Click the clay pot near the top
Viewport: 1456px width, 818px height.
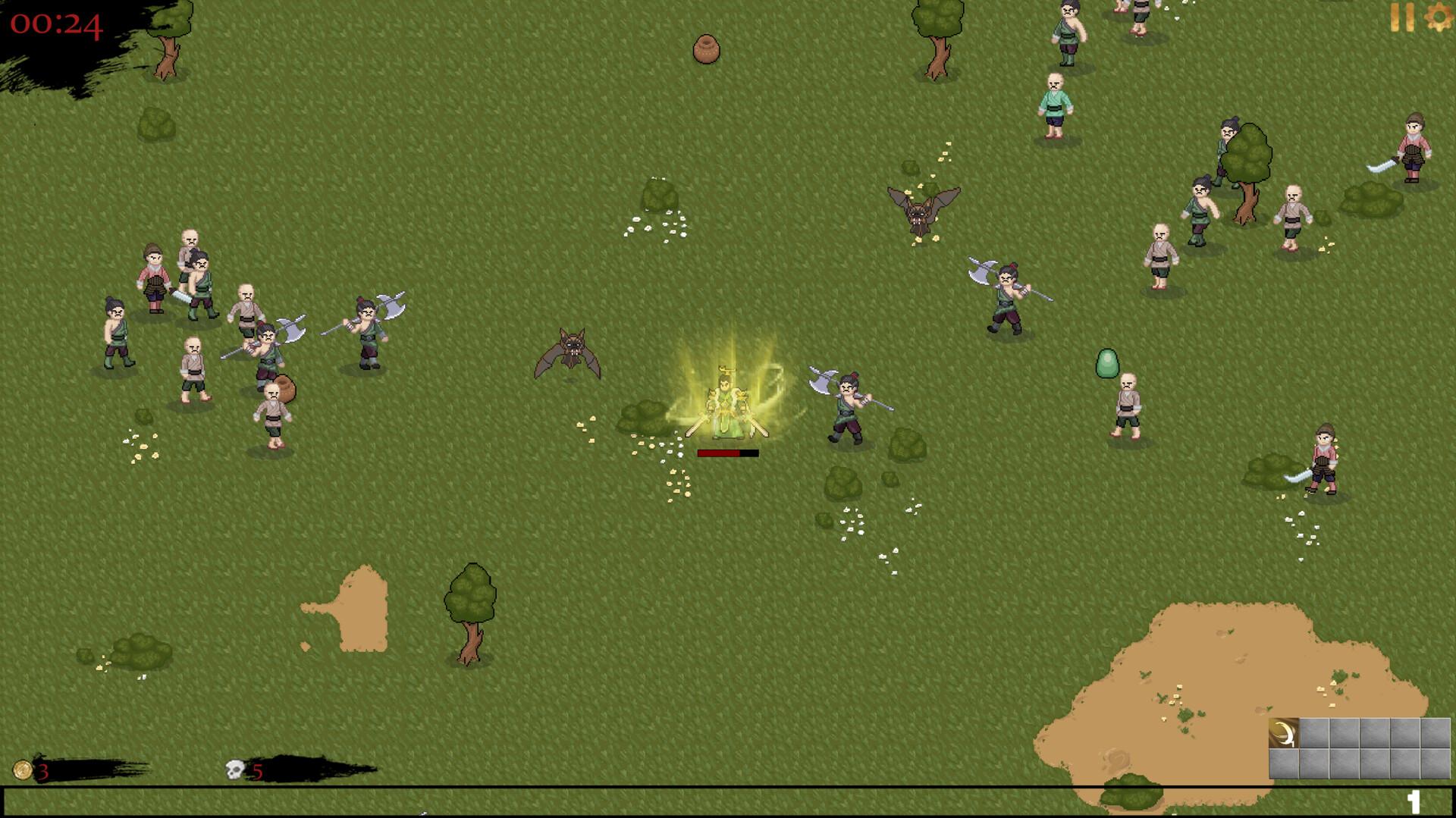pyautogui.click(x=707, y=49)
